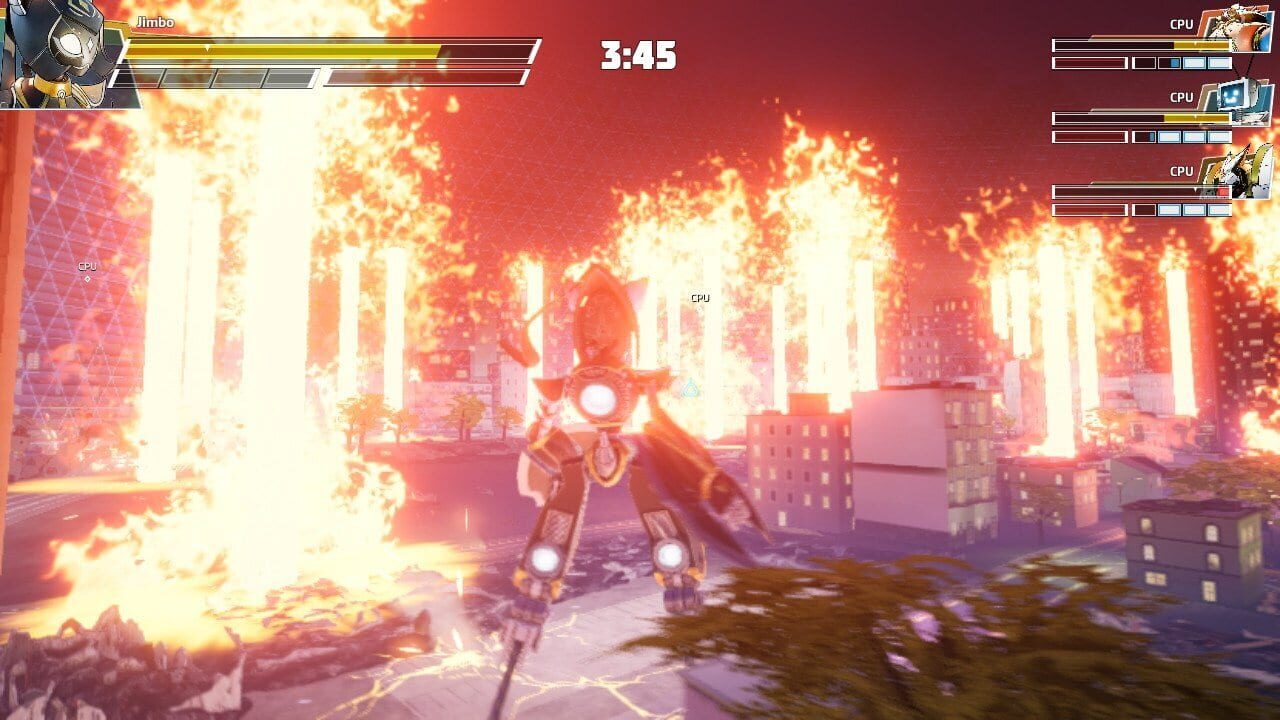Image resolution: width=1280 pixels, height=720 pixels.
Task: Click the 3:45 match timer
Action: [x=639, y=55]
